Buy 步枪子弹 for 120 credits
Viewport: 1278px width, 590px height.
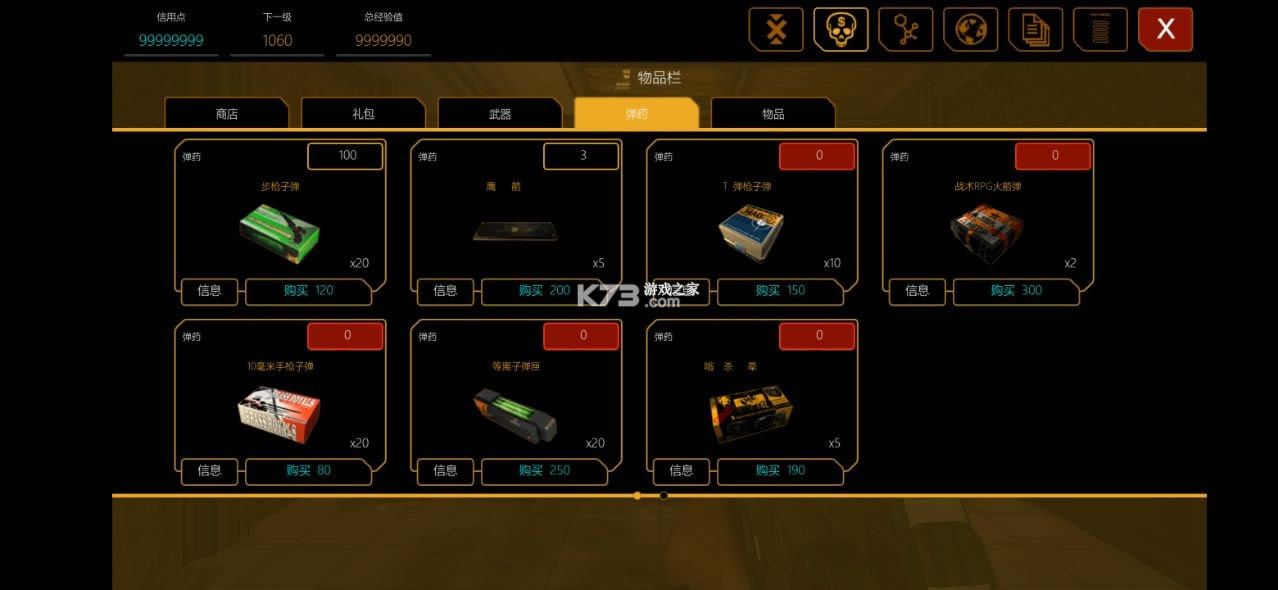pyautogui.click(x=309, y=291)
